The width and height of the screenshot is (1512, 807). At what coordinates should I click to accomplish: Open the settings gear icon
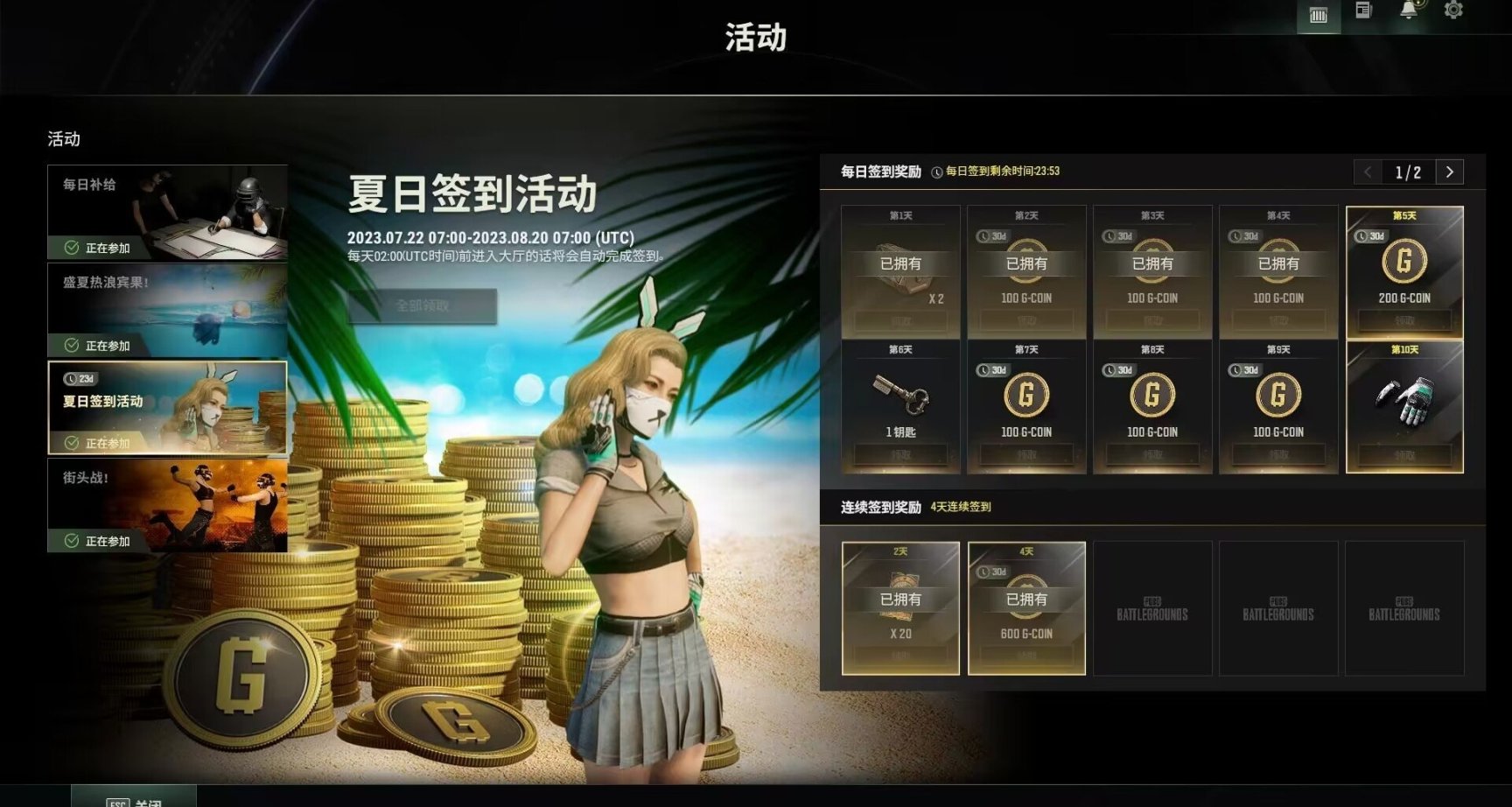pyautogui.click(x=1452, y=12)
